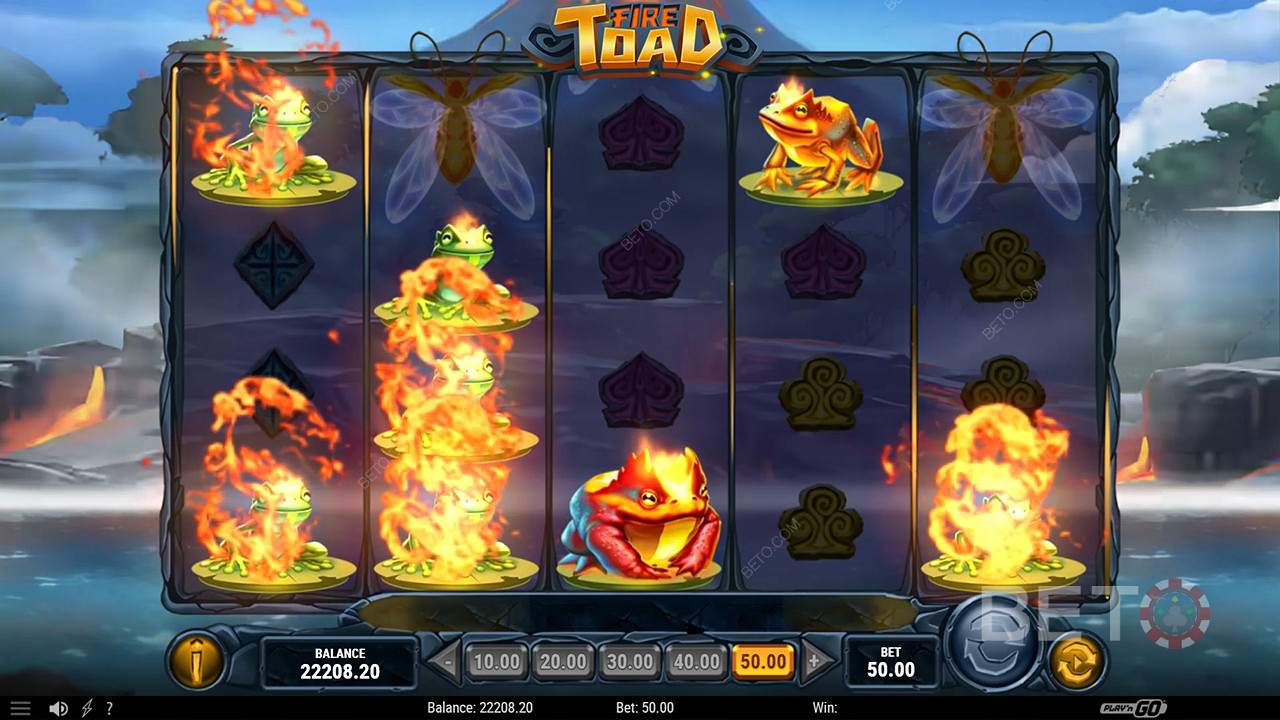Activate the gold autoplay button
1280x720 pixels.
click(1077, 660)
